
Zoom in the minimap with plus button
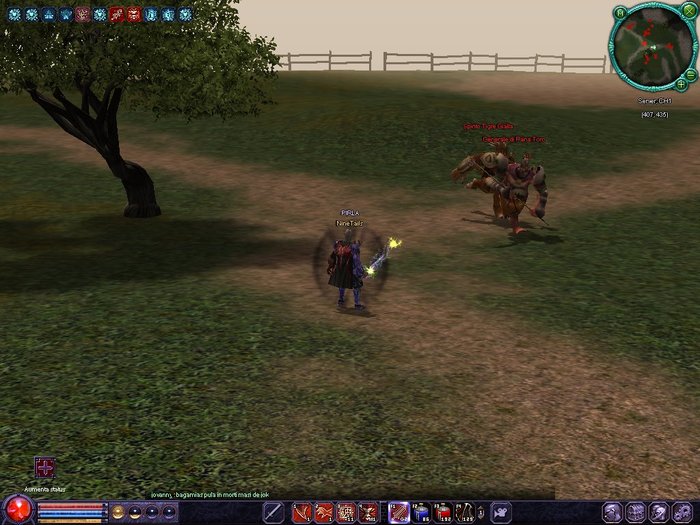tap(681, 84)
